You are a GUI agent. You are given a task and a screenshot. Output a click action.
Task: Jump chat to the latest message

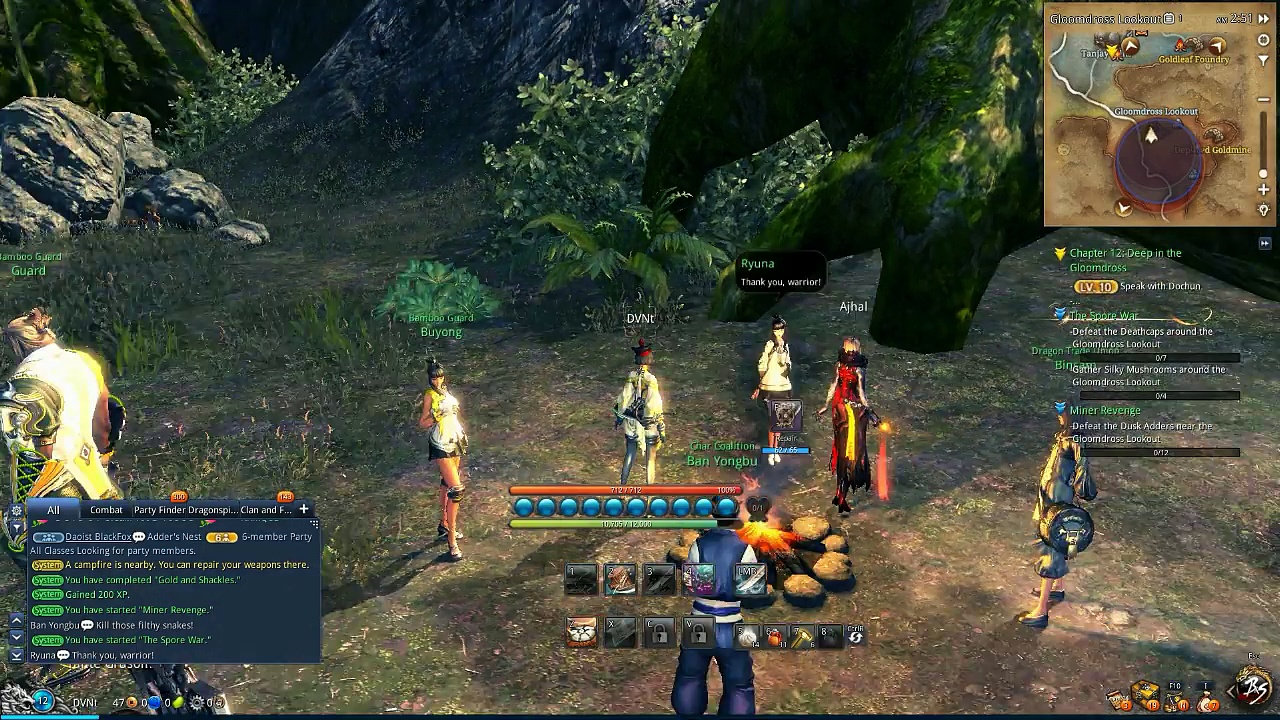[16, 654]
